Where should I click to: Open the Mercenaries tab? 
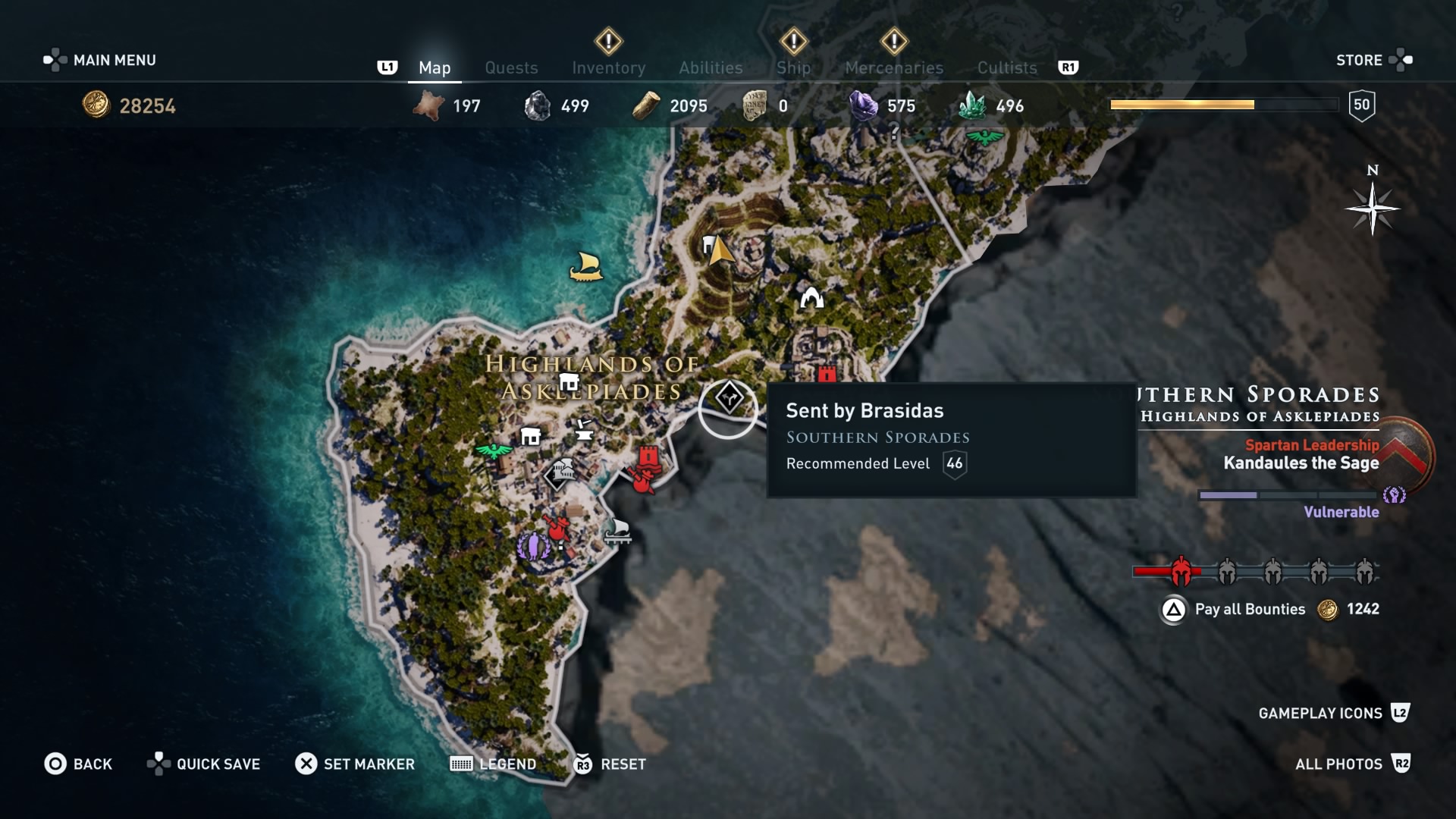(x=893, y=67)
